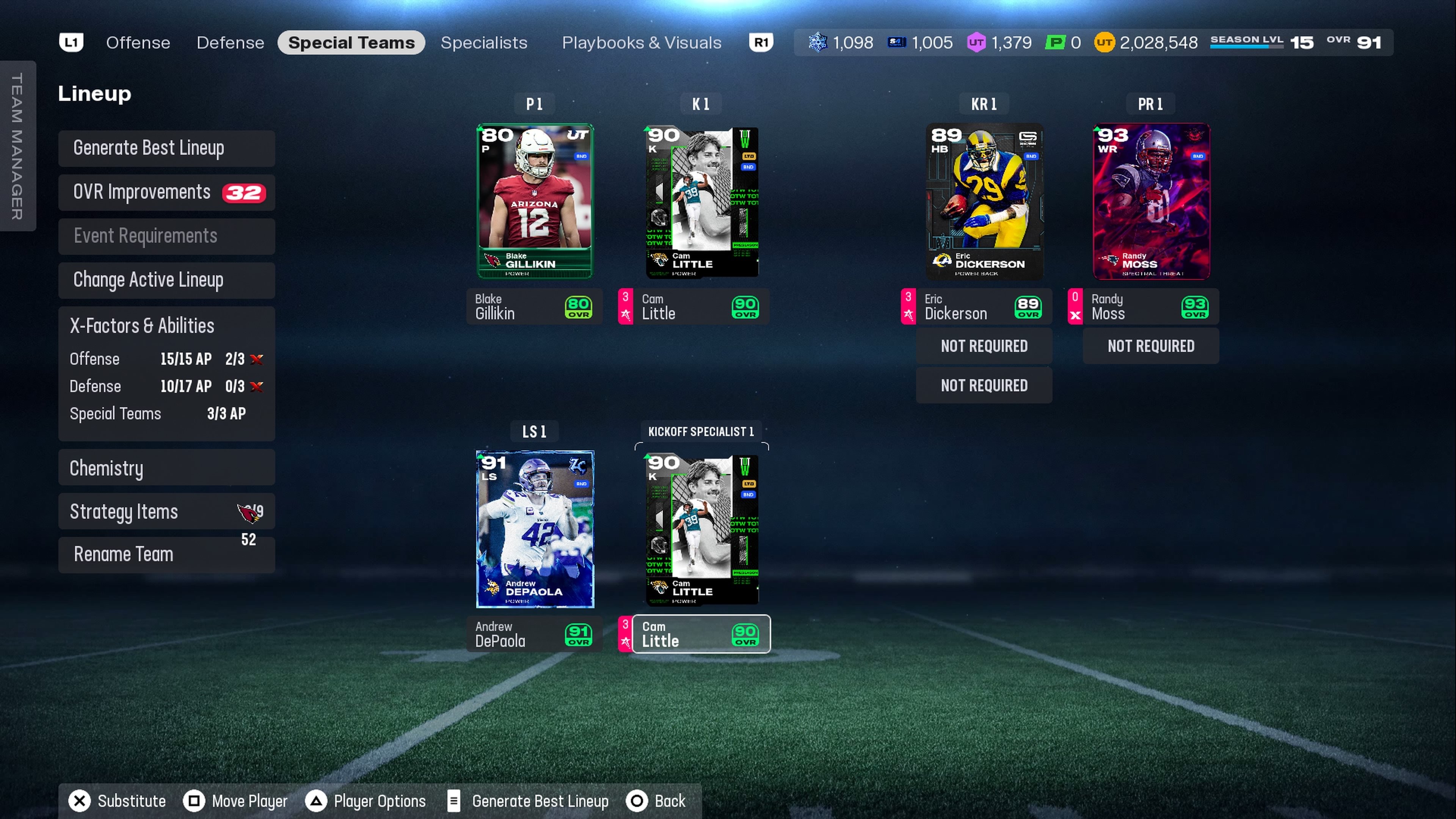Select Andrew DePaola long snapper card
Viewport: 1456px width, 819px height.
coord(535,529)
